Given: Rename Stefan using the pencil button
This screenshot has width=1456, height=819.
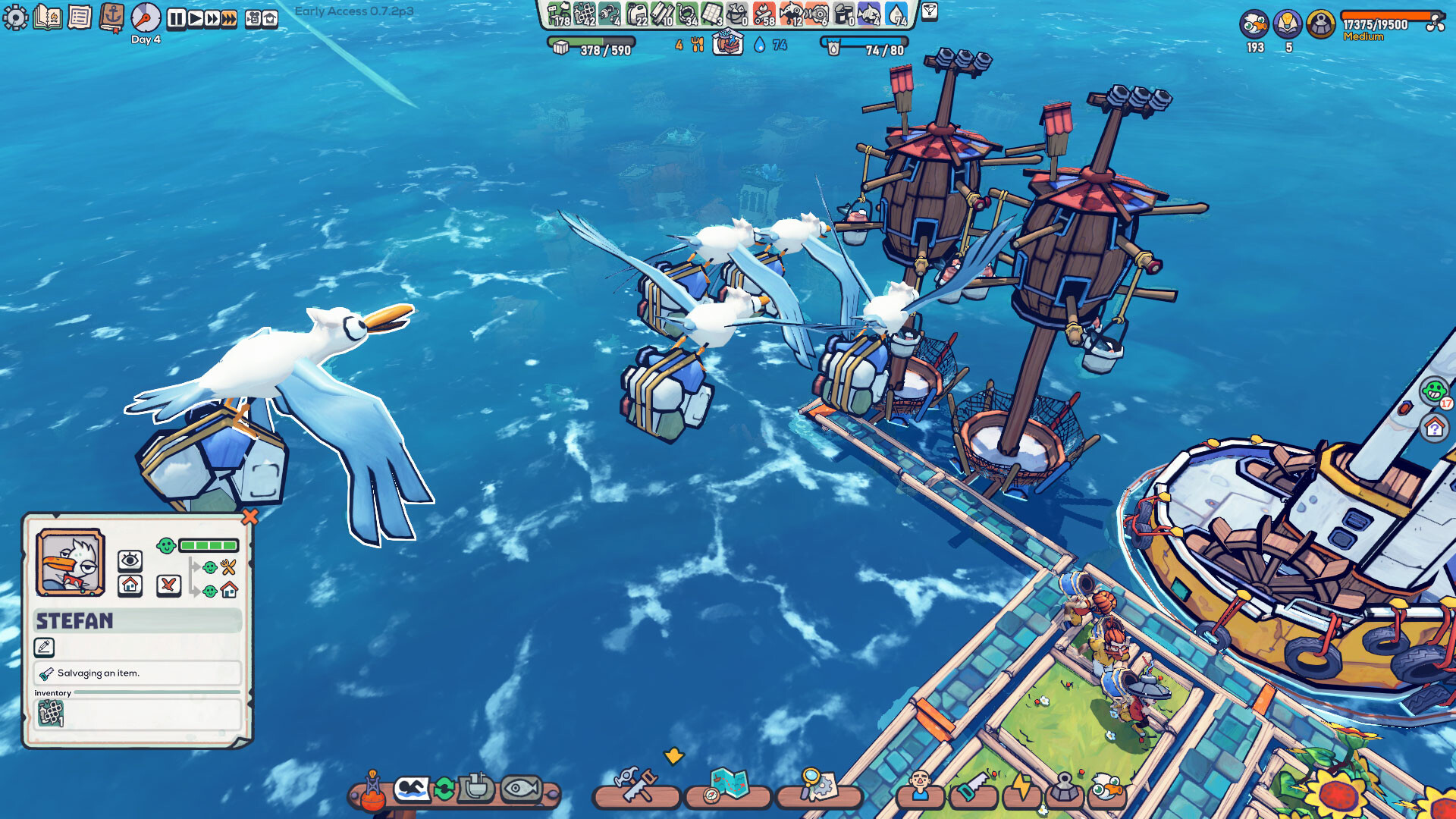Looking at the screenshot, I should 45,647.
